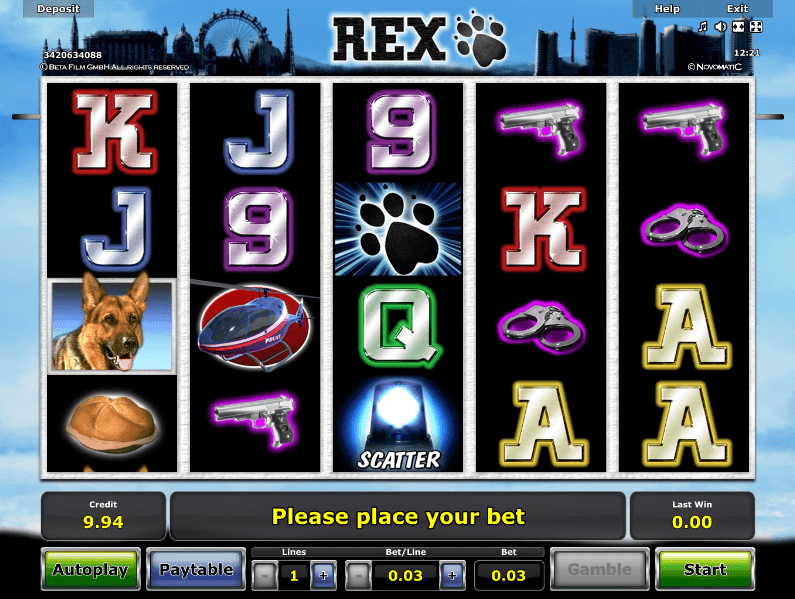This screenshot has width=795, height=599.
Task: Click the horizontal-arrows widescreen icon
Action: (x=738, y=27)
